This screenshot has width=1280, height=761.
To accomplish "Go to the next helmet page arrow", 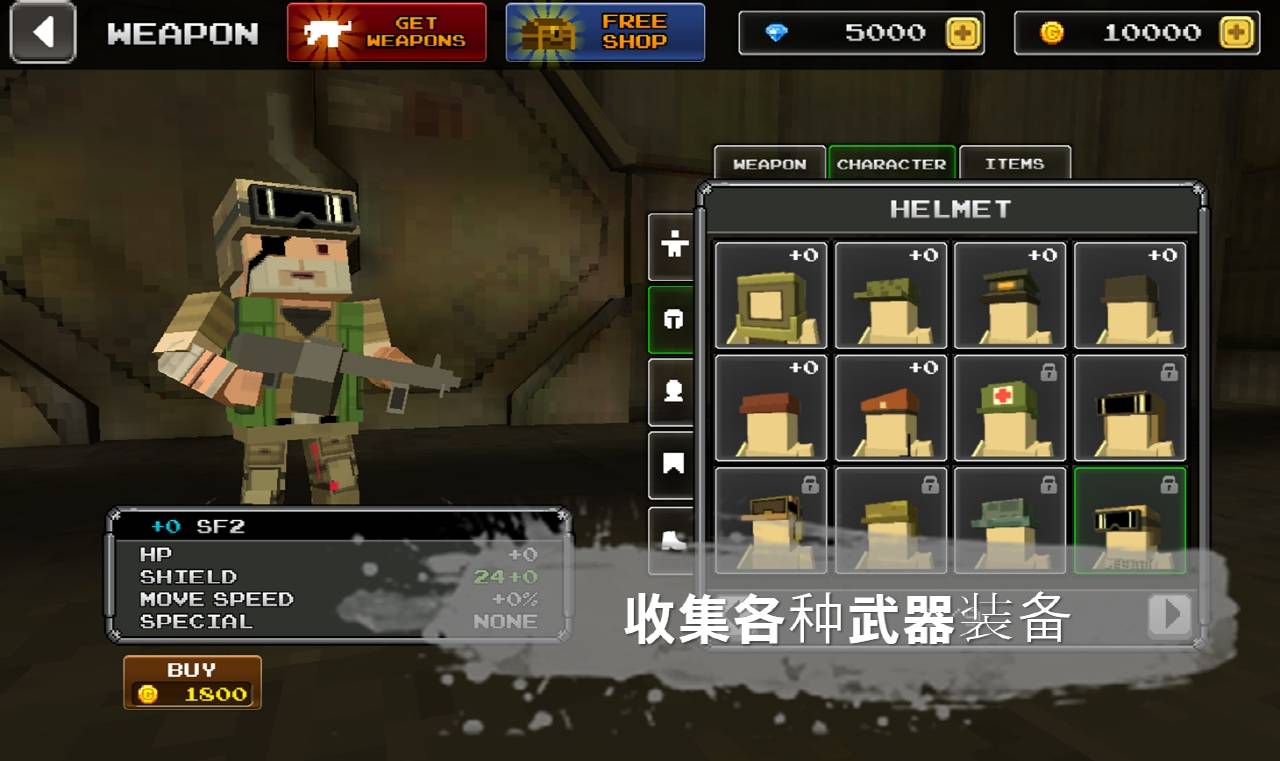I will 1169,616.
